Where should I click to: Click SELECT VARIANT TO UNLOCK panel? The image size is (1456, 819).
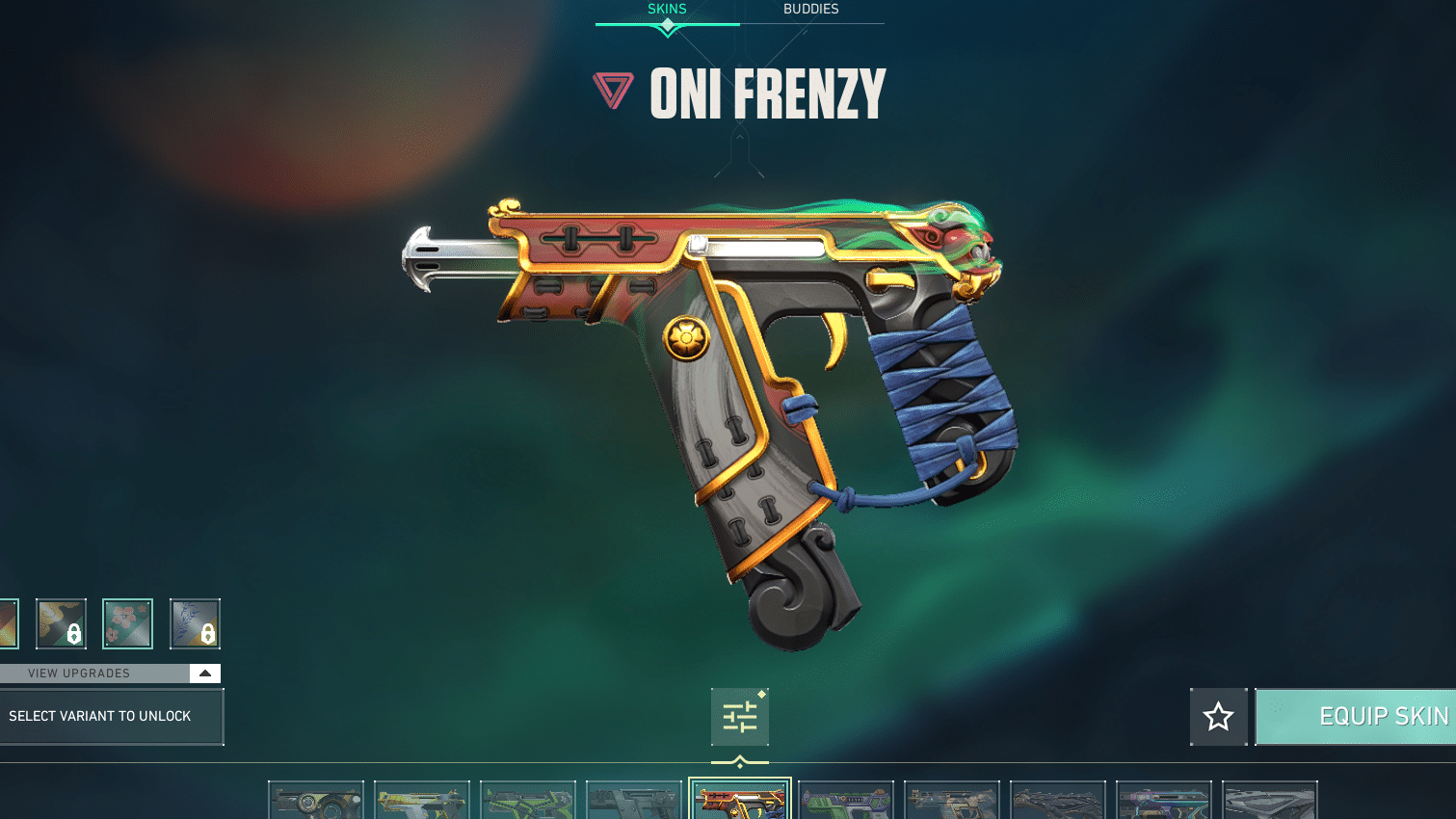[x=111, y=716]
